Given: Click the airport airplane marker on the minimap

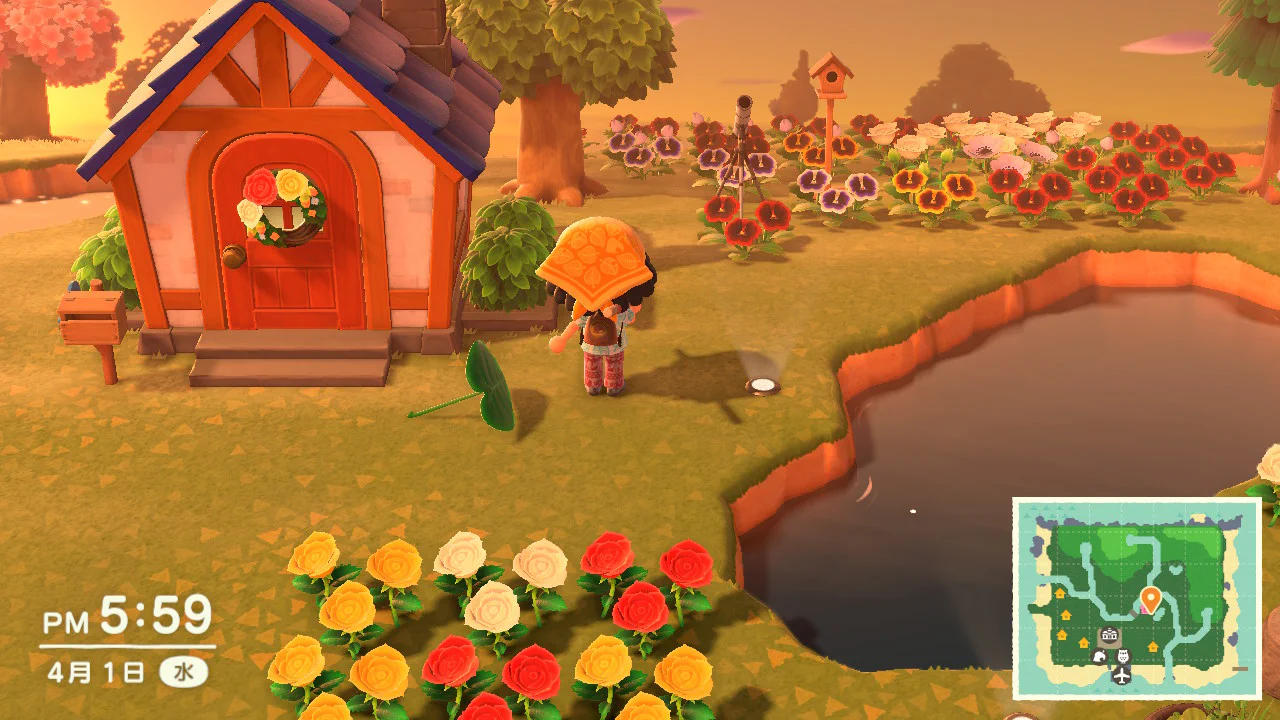Looking at the screenshot, I should coord(1121,676).
